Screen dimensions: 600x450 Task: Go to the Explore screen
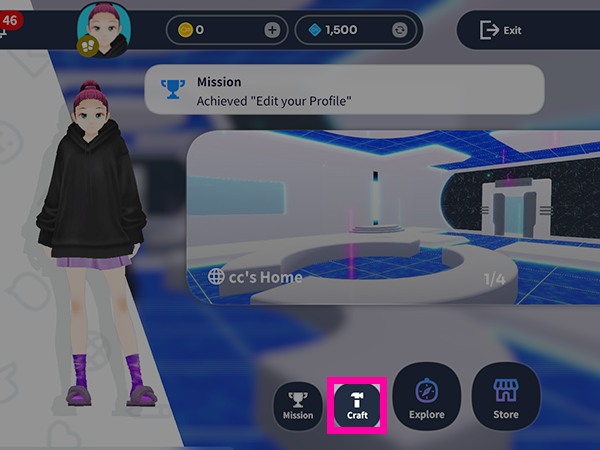(x=426, y=397)
